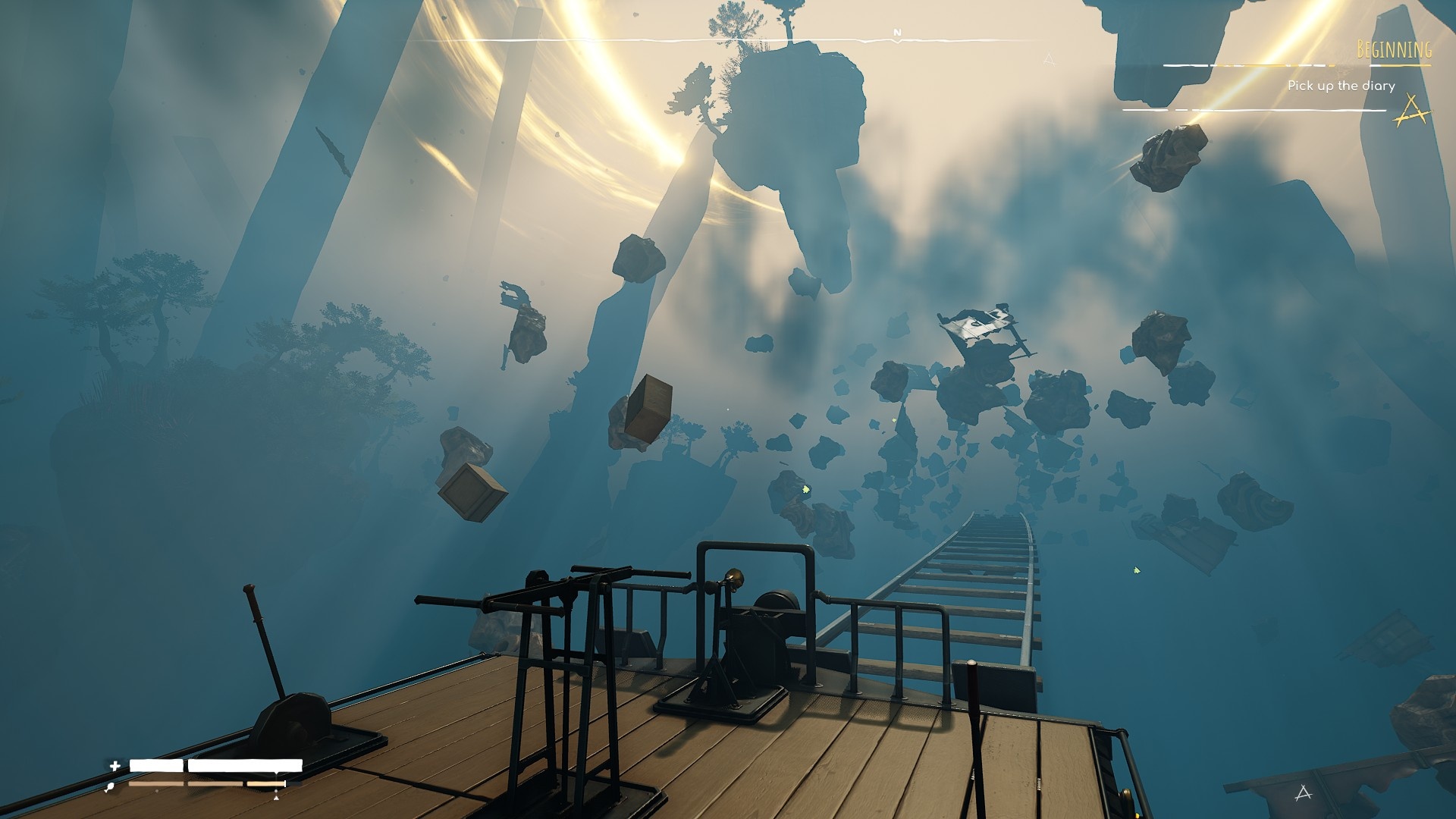The height and width of the screenshot is (819, 1456).
Task: Click the arrow notch below the compass N
Action: tap(897, 42)
